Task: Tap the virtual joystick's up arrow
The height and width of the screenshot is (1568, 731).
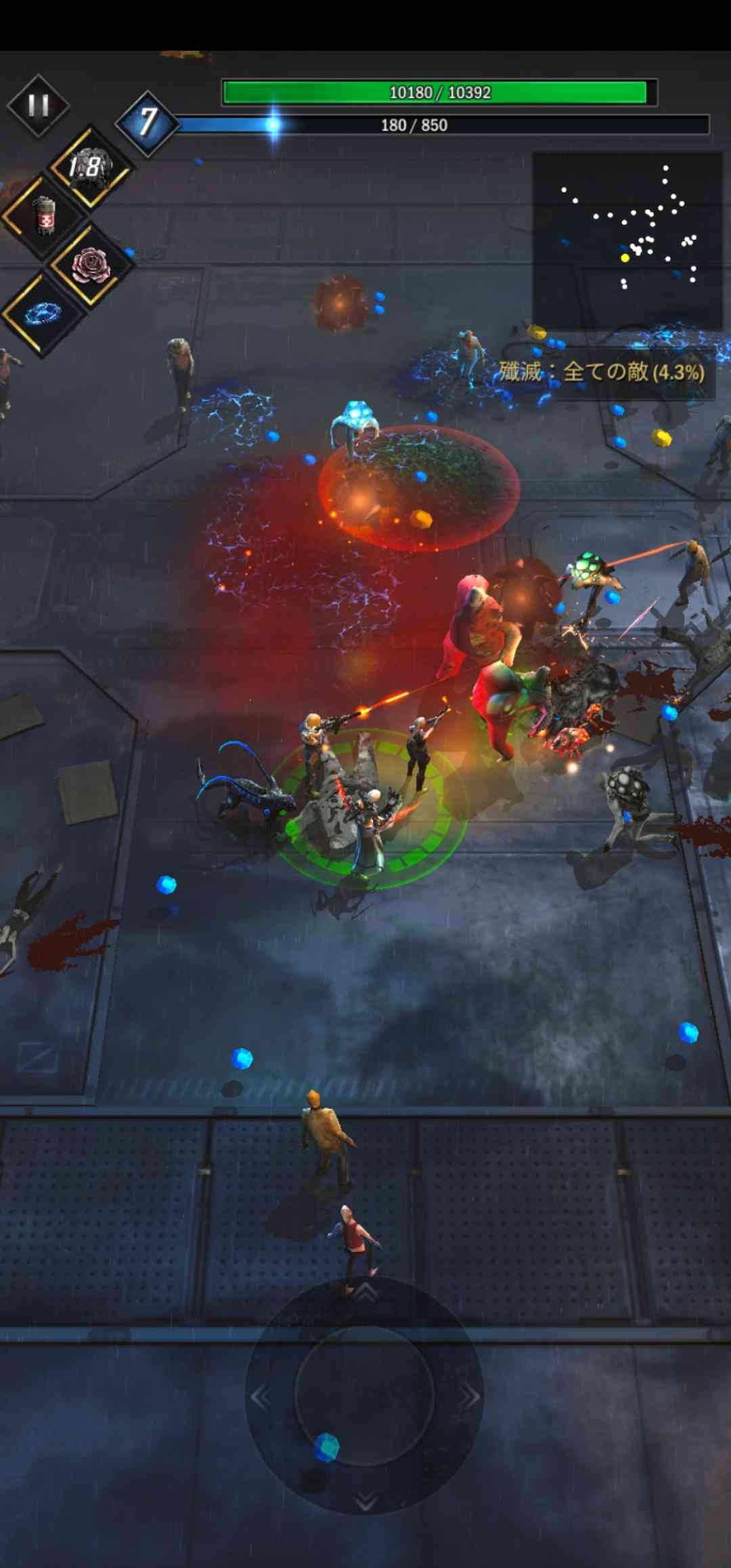Action: point(365,1292)
